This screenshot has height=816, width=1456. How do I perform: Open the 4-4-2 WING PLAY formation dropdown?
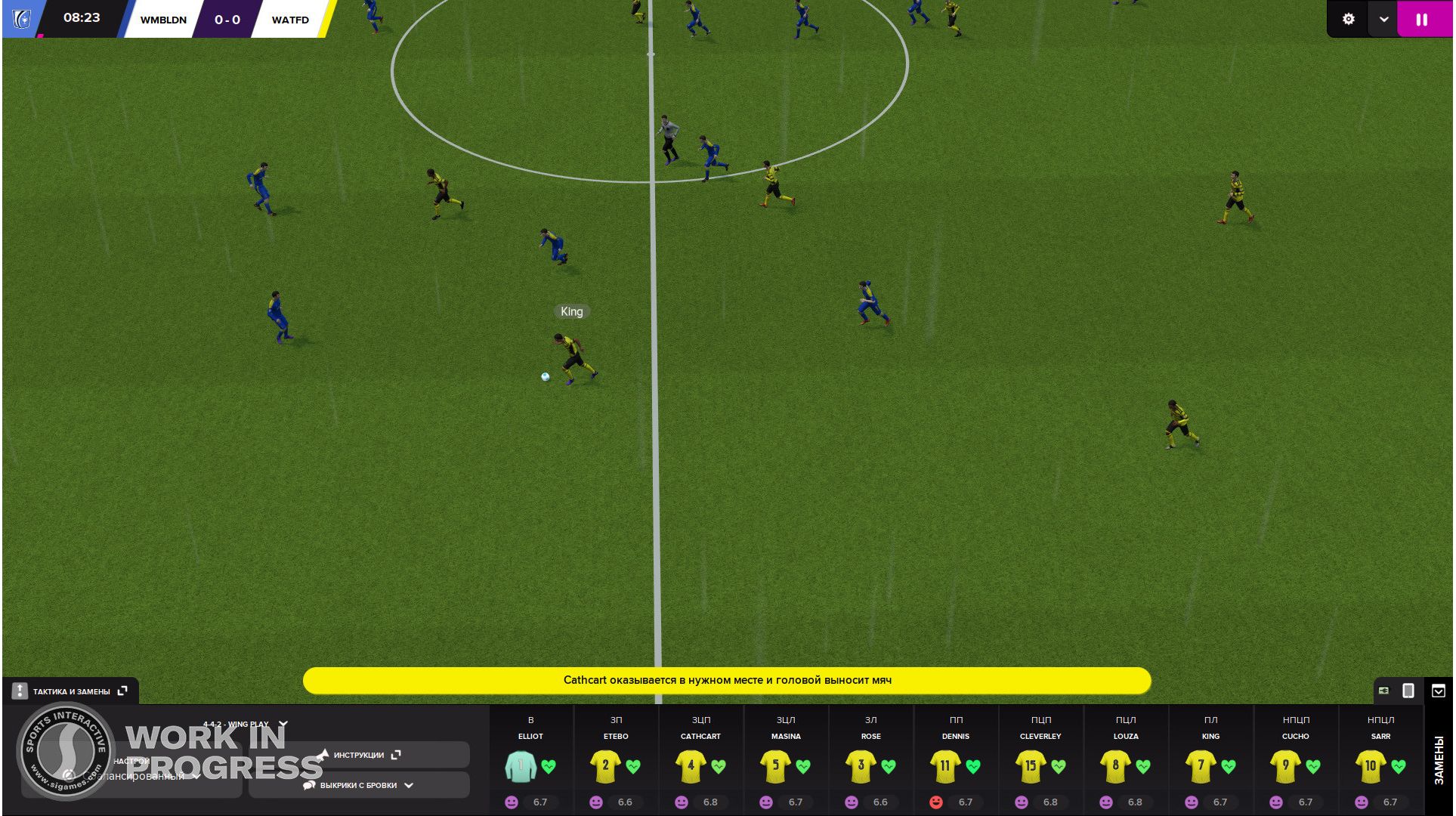283,723
